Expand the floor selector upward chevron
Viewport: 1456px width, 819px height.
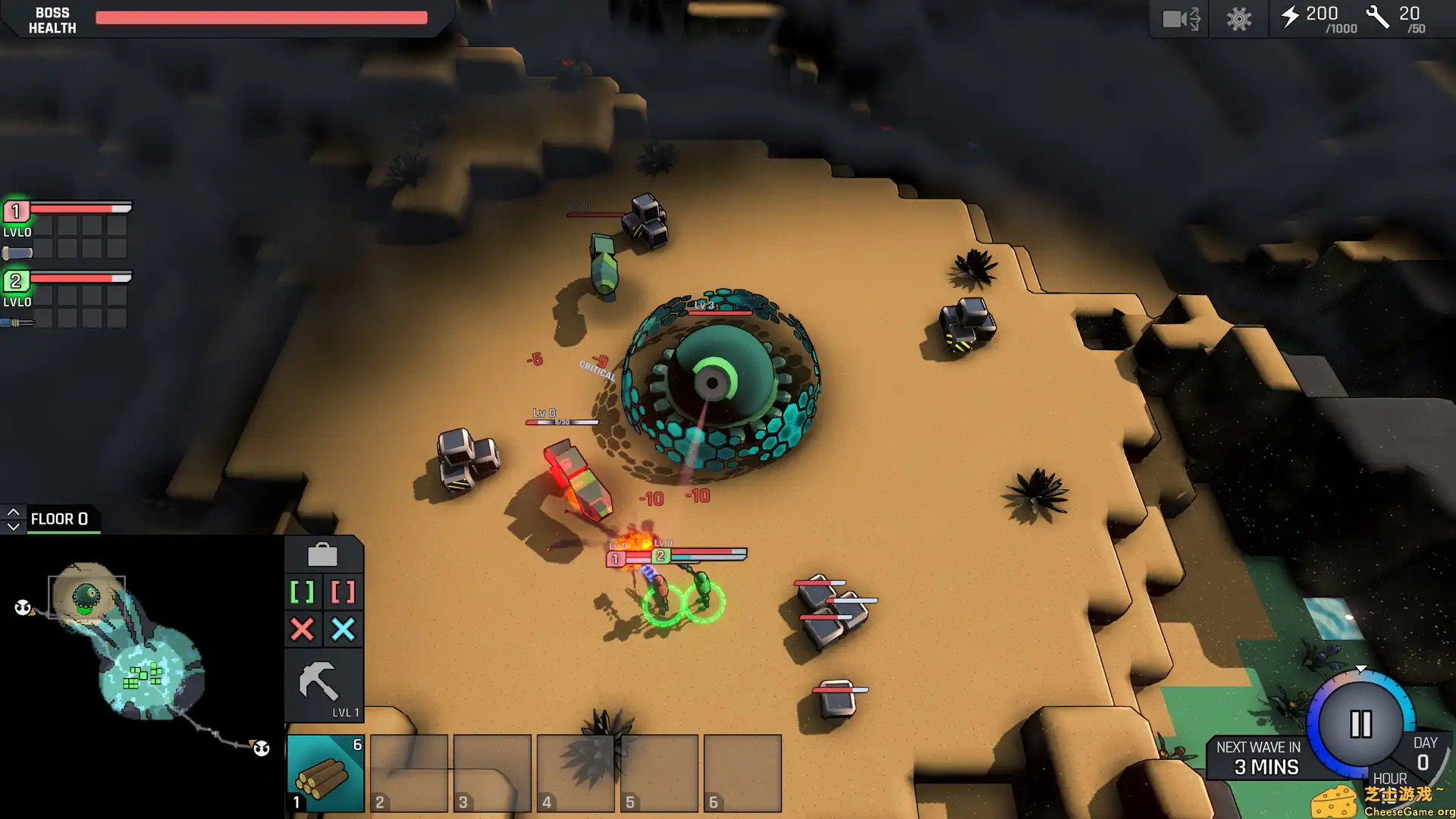pos(13,510)
